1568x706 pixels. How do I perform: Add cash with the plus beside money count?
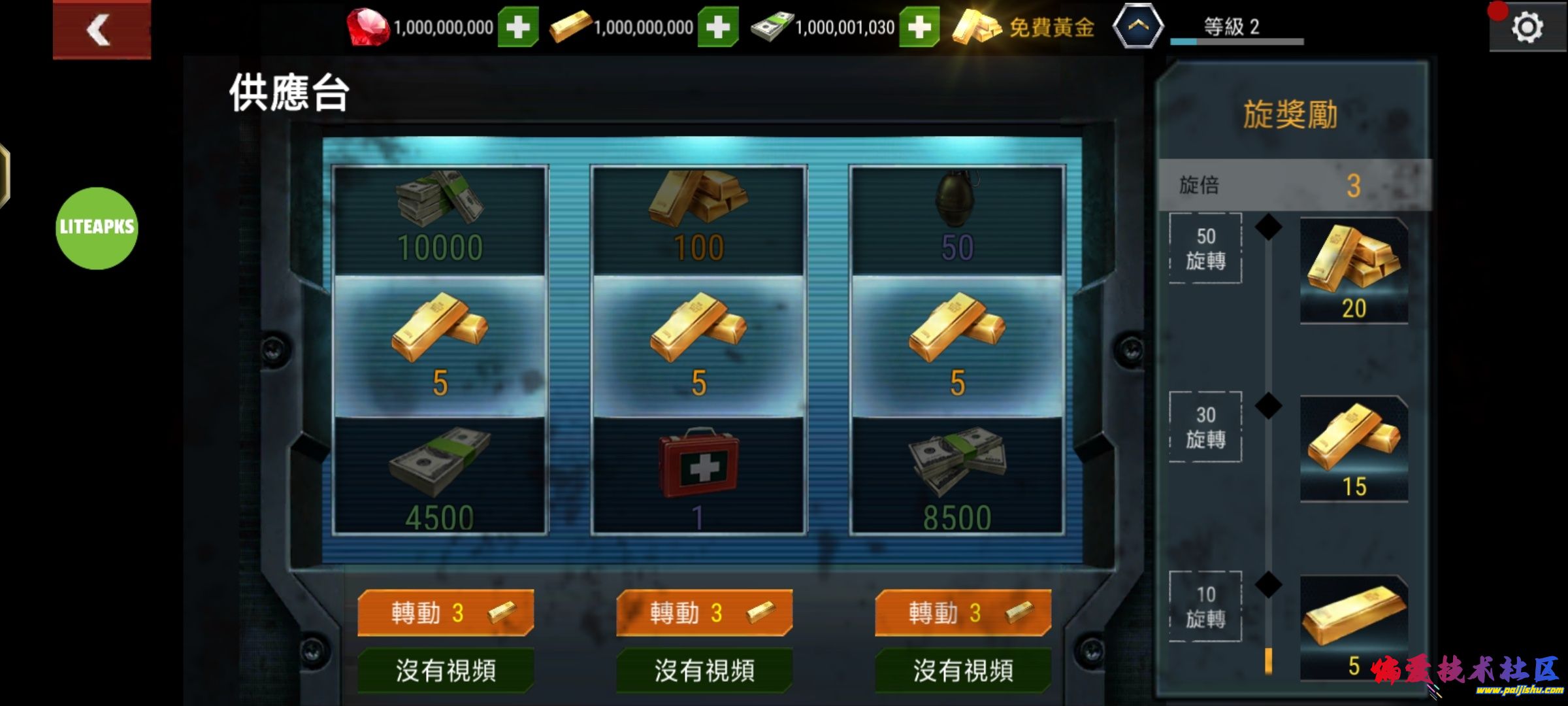pyautogui.click(x=921, y=27)
